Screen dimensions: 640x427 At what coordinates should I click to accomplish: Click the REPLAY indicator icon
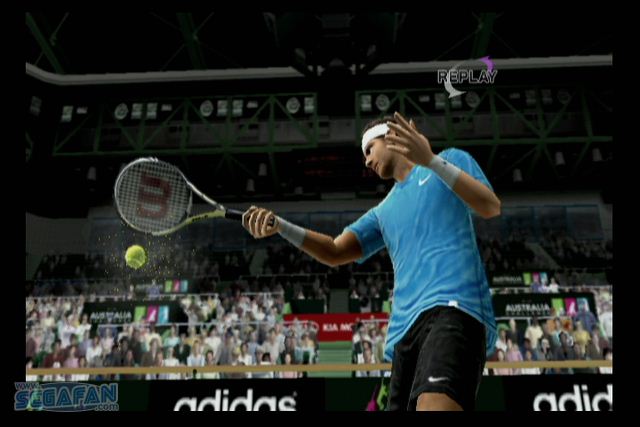point(466,76)
